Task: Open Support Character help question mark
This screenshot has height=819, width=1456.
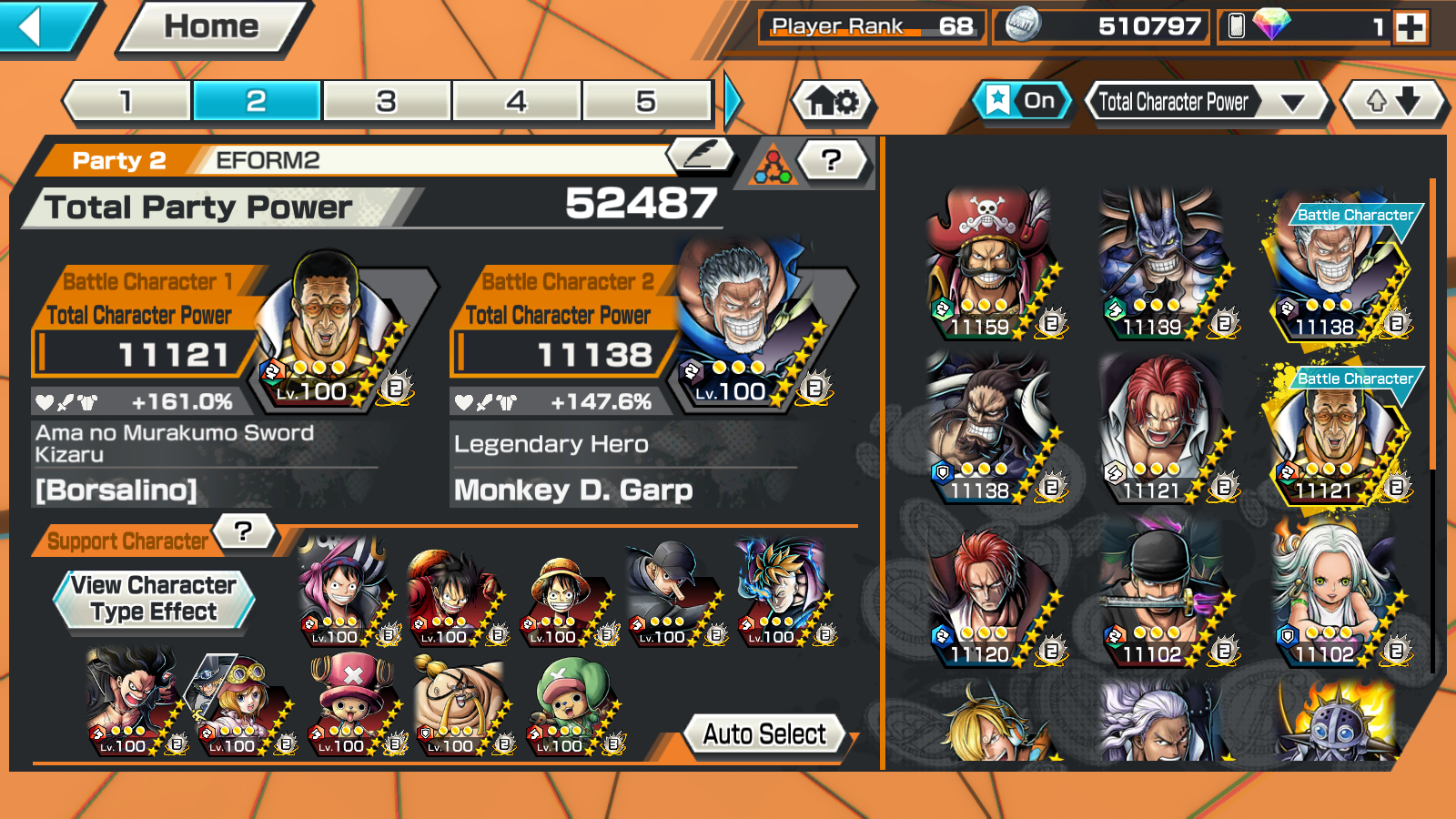Action: pos(243,531)
